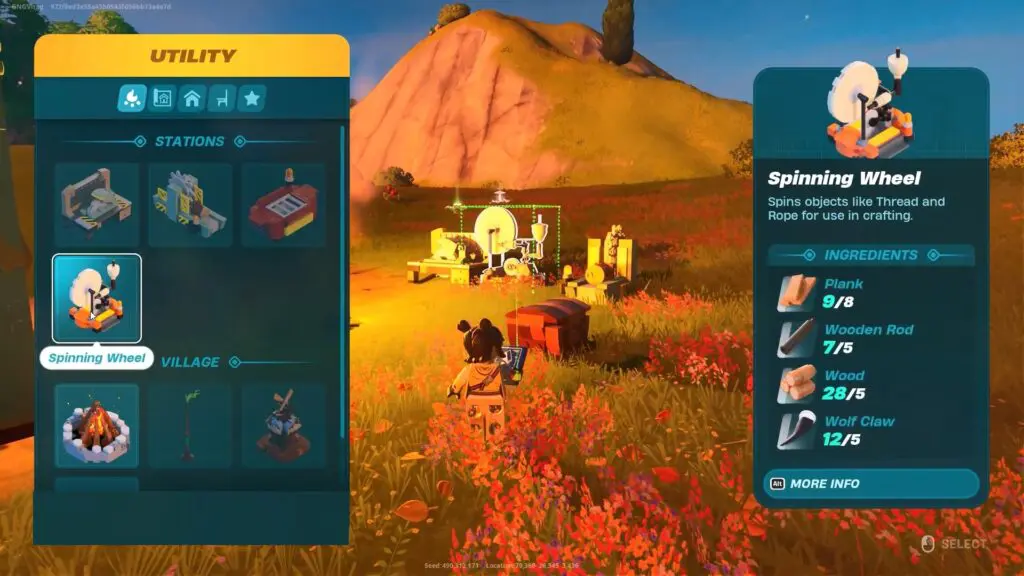Viewport: 1024px width, 576px height.
Task: Open More Info for Spinning Wheel
Action: (x=866, y=484)
